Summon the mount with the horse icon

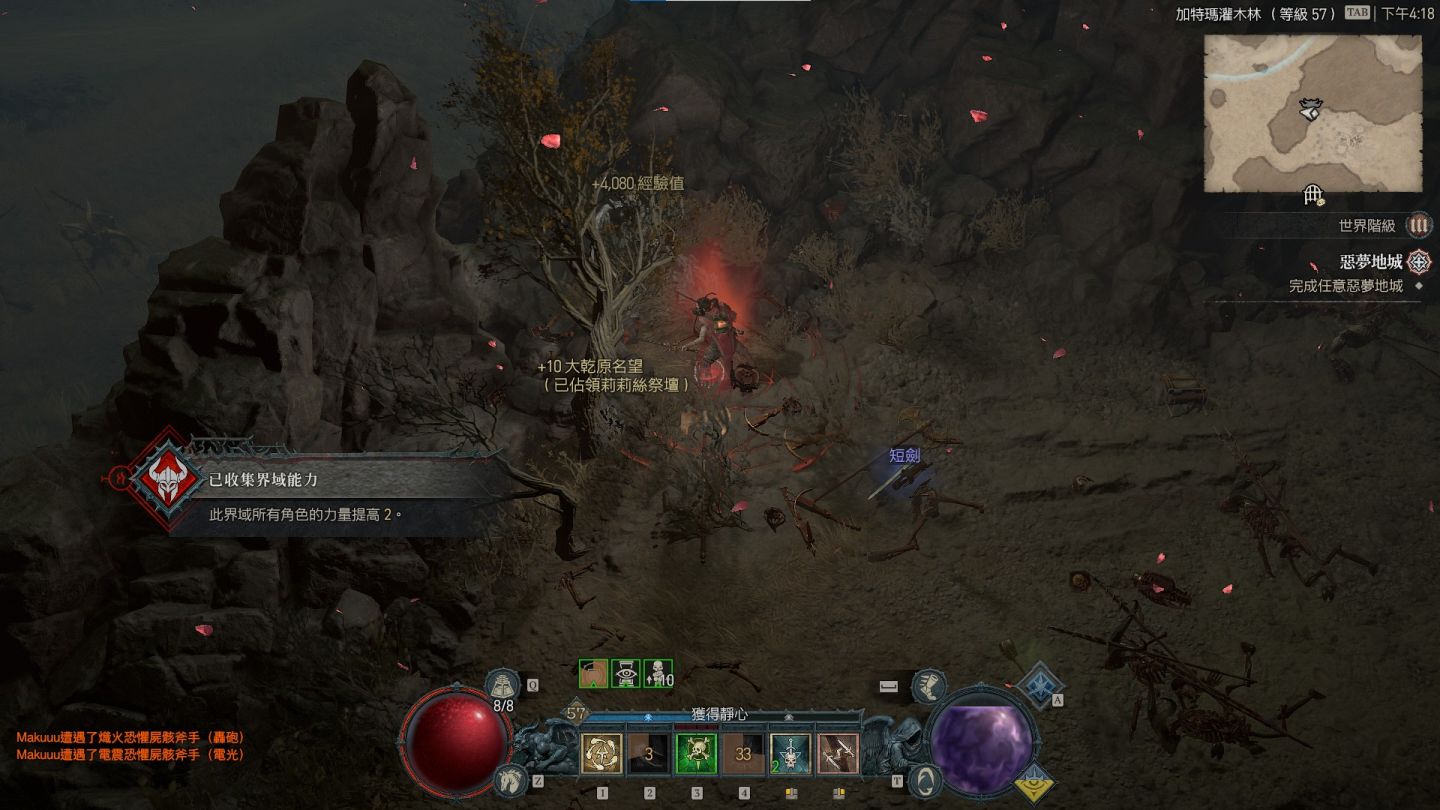point(509,780)
